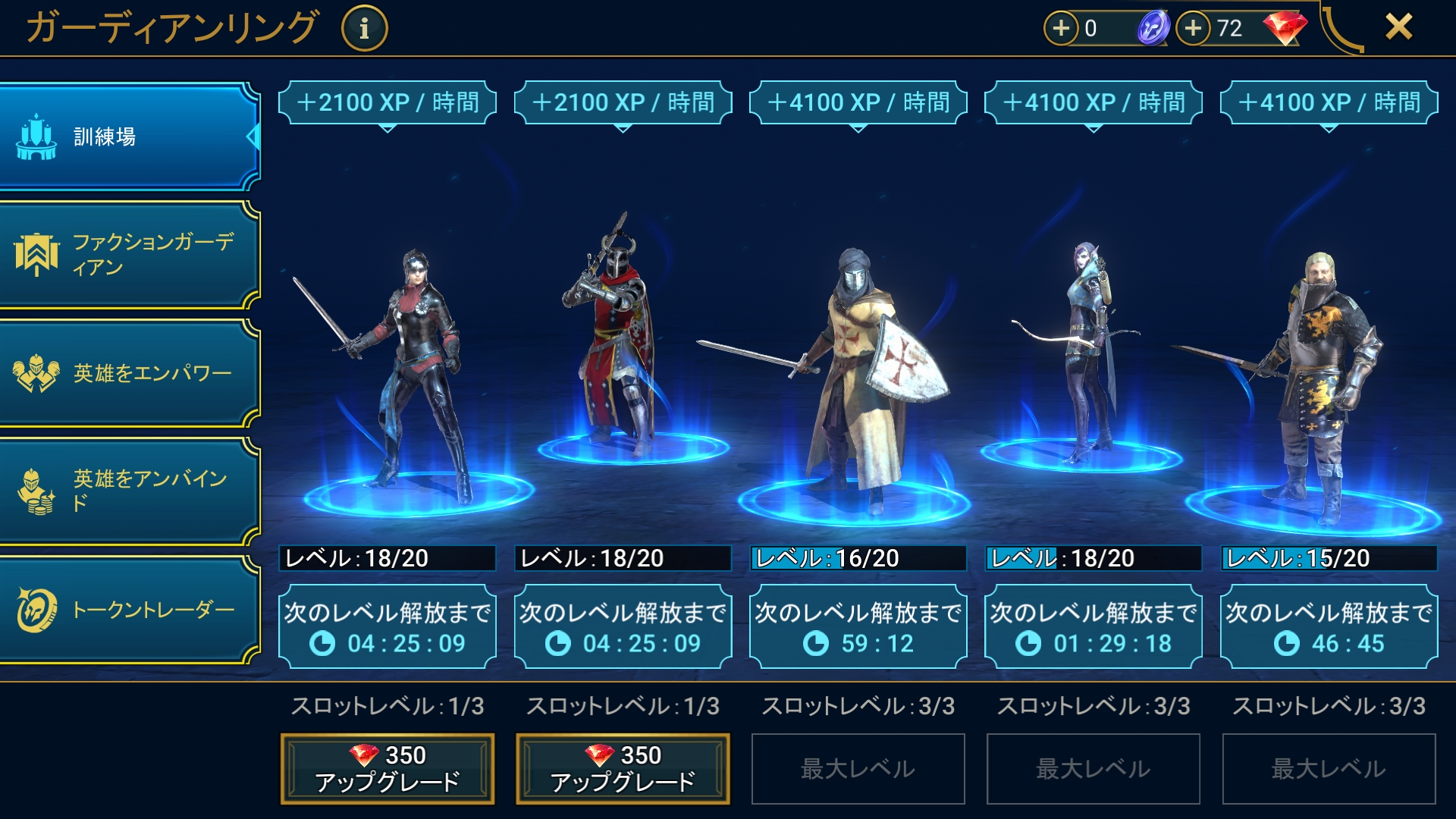
Task: Close the Guardian Ring screen
Action: point(1398,27)
